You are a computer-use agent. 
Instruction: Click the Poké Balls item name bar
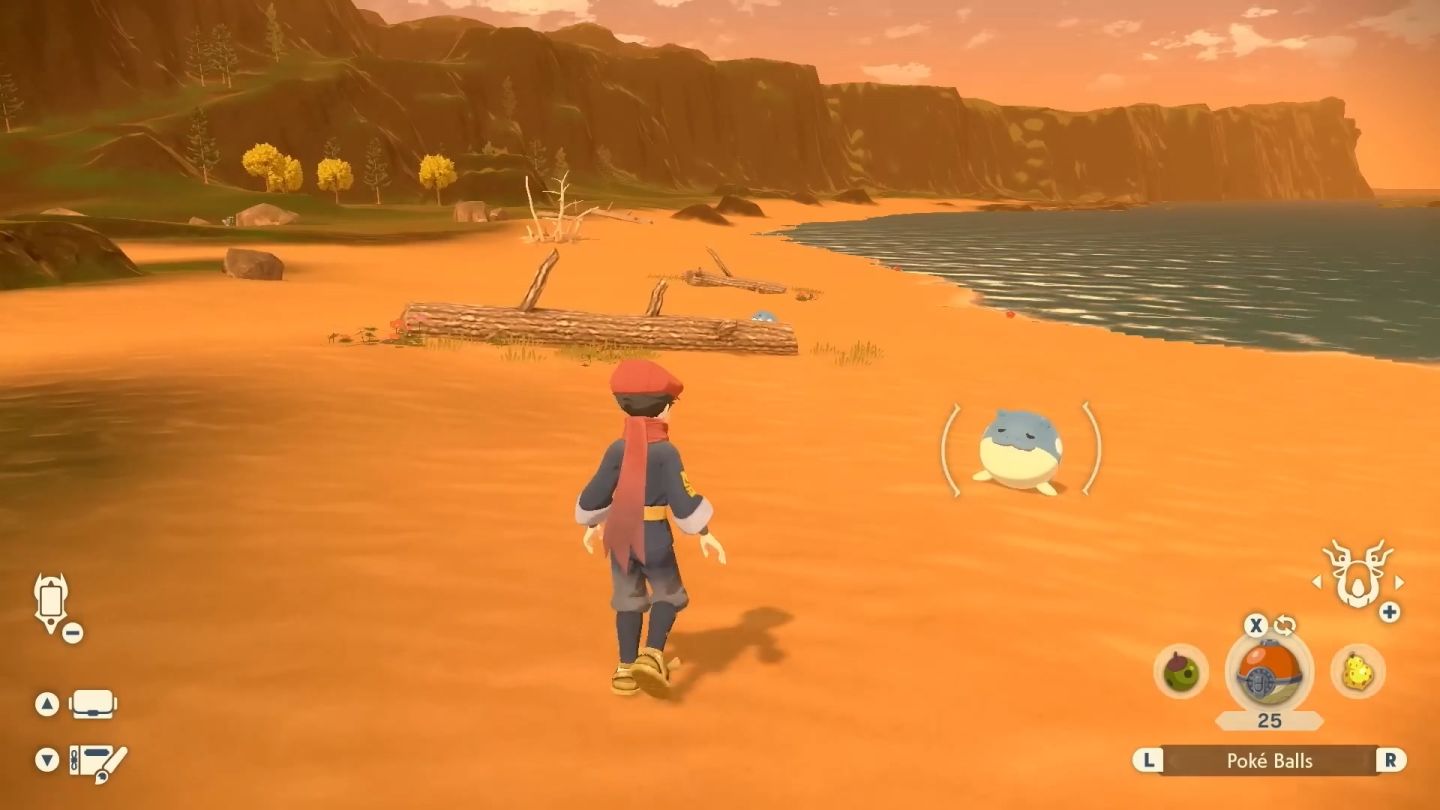(1269, 760)
